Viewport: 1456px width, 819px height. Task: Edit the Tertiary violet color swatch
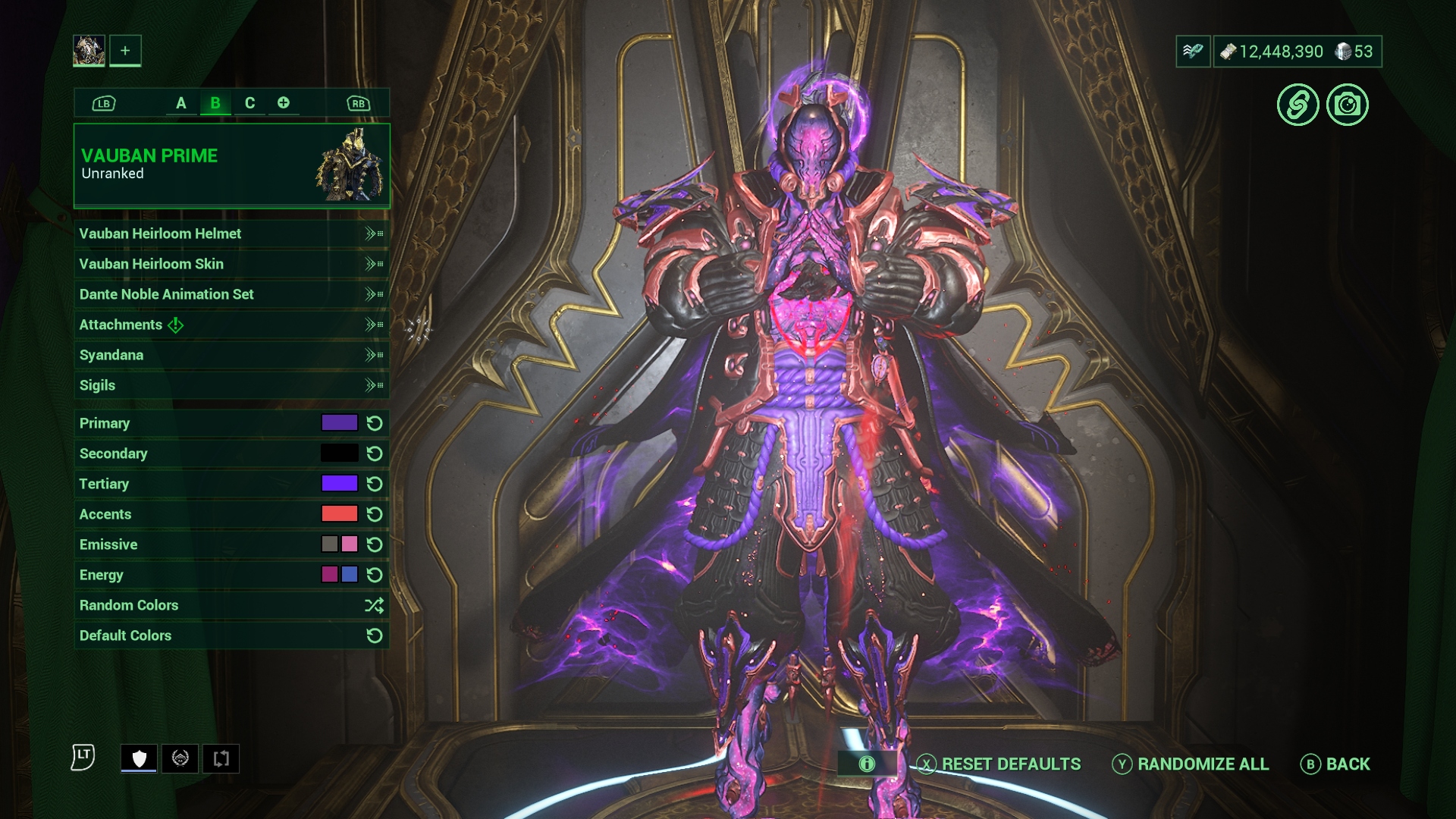[339, 484]
